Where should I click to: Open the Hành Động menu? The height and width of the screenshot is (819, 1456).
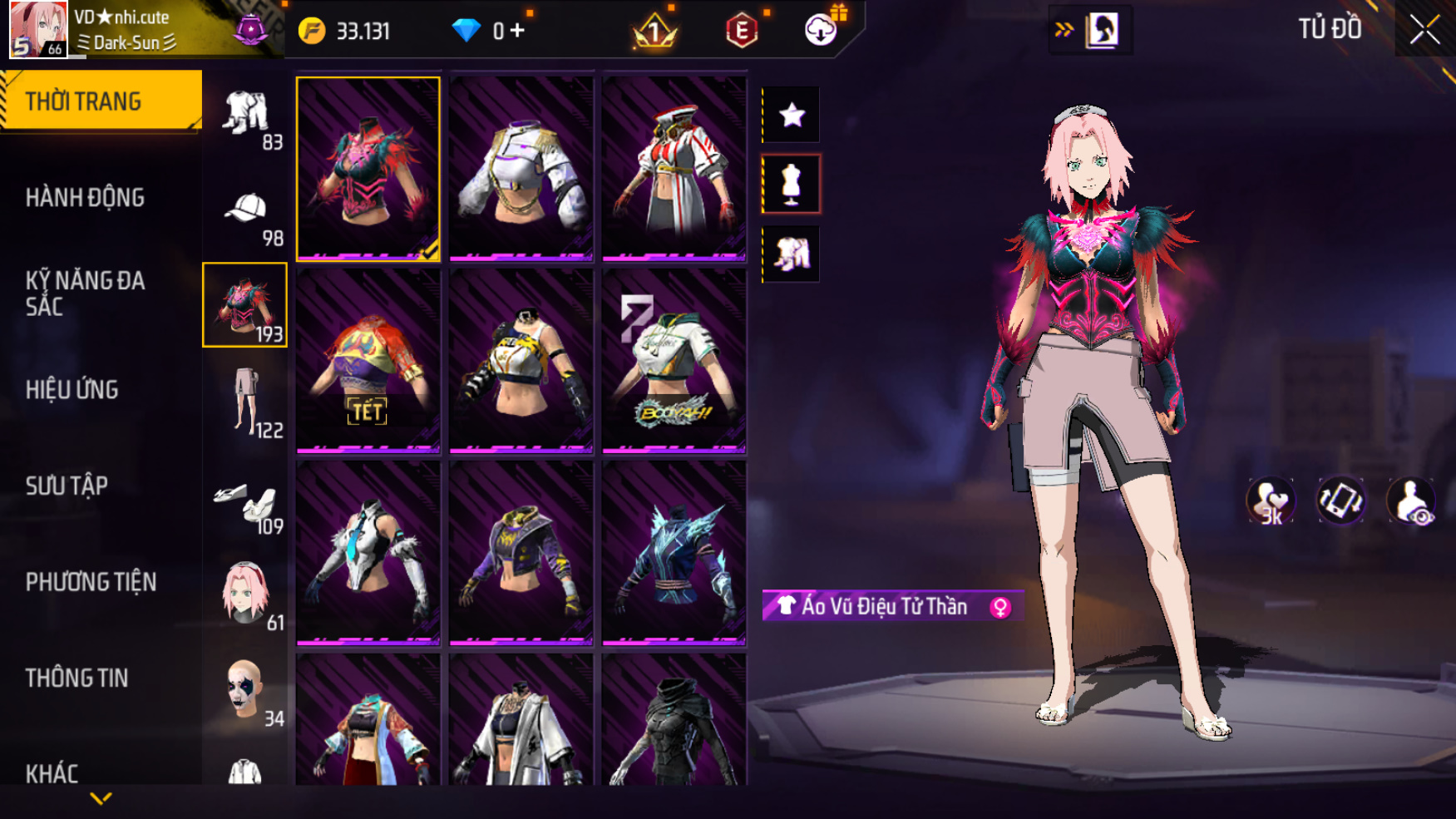[85, 198]
